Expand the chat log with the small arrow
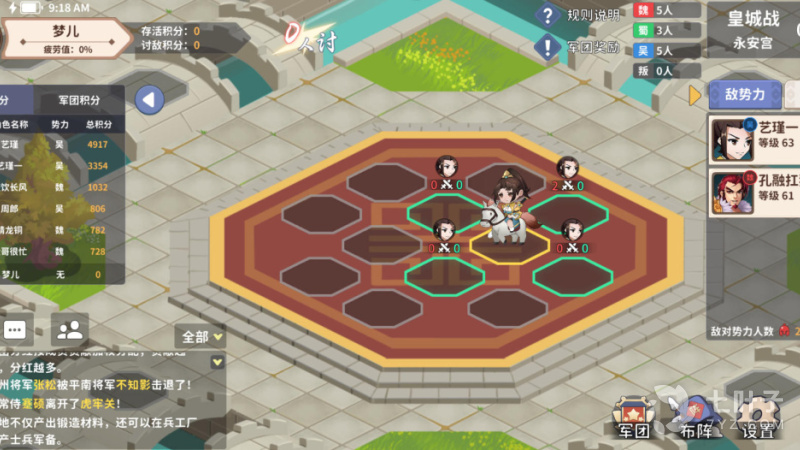The image size is (800, 450). pos(217,361)
